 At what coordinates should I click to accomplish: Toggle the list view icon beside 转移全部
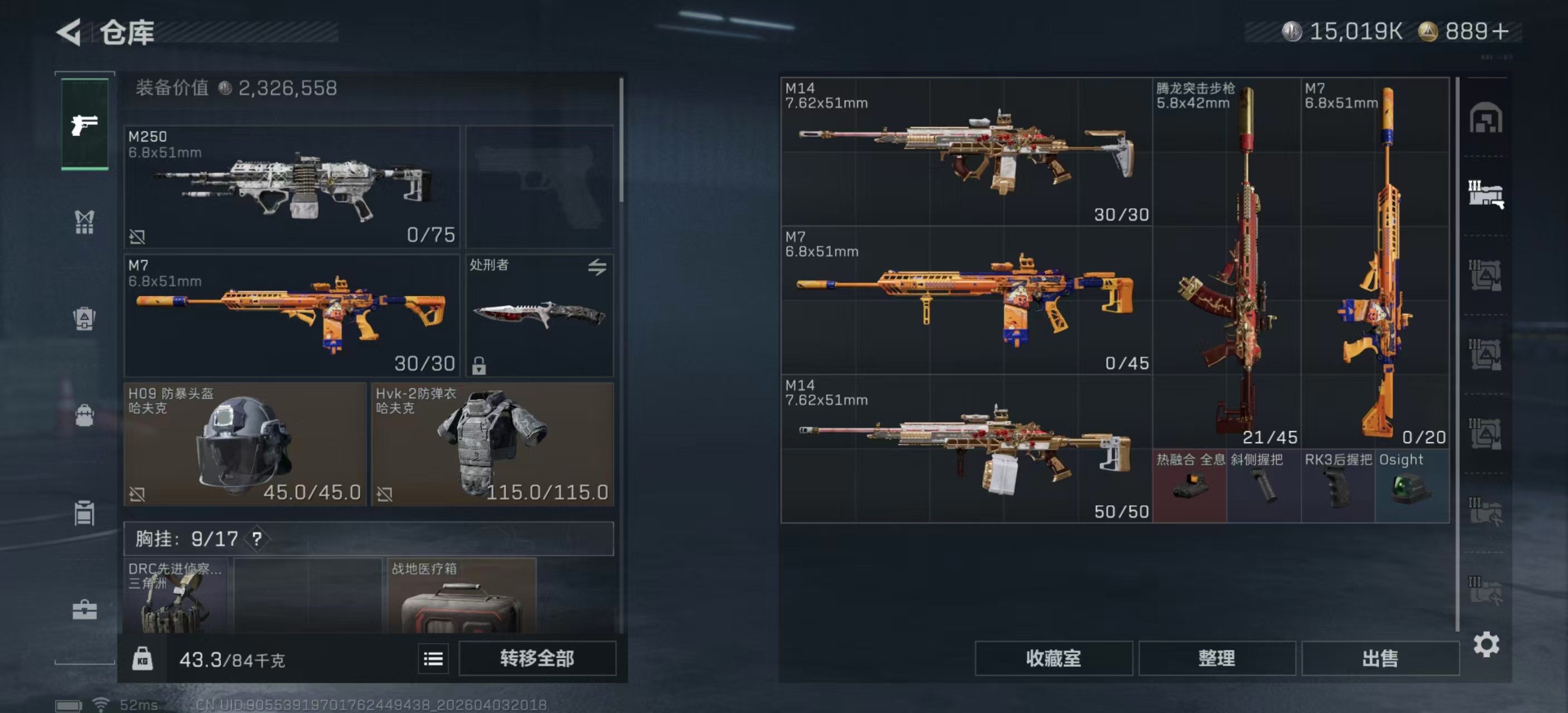click(x=433, y=659)
